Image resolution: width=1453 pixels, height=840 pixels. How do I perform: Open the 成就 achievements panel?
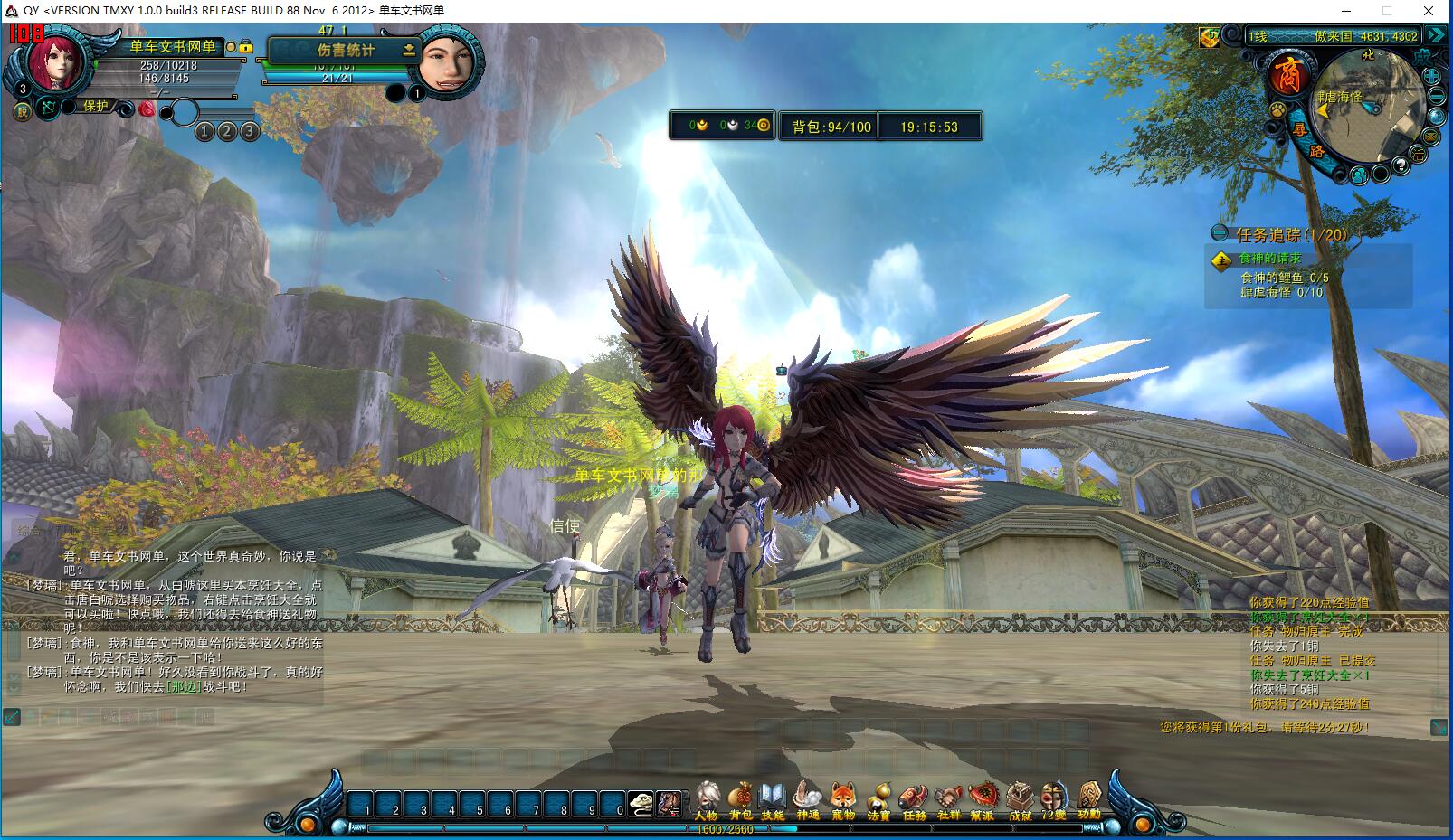(1020, 801)
